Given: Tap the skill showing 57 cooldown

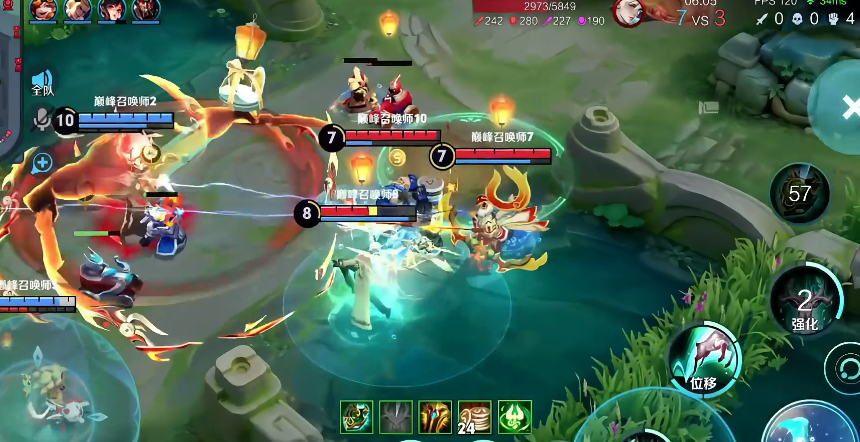Looking at the screenshot, I should 799,192.
